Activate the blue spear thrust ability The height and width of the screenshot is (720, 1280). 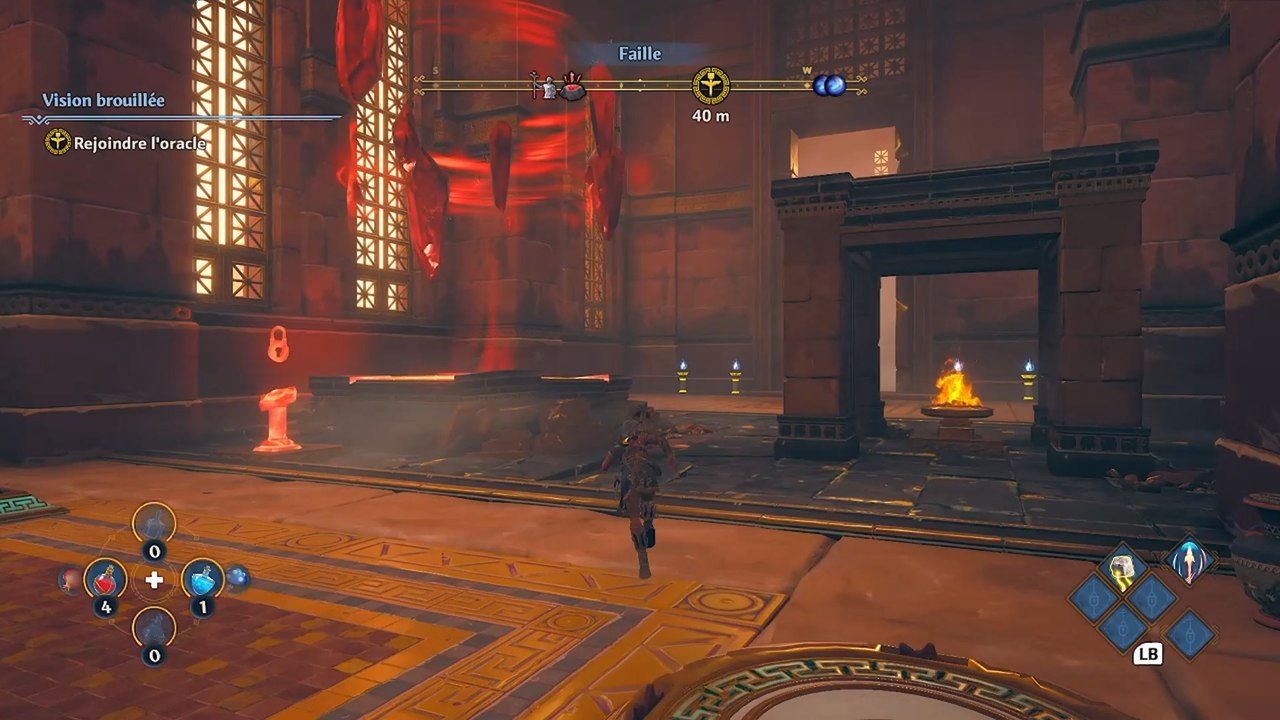(1189, 563)
